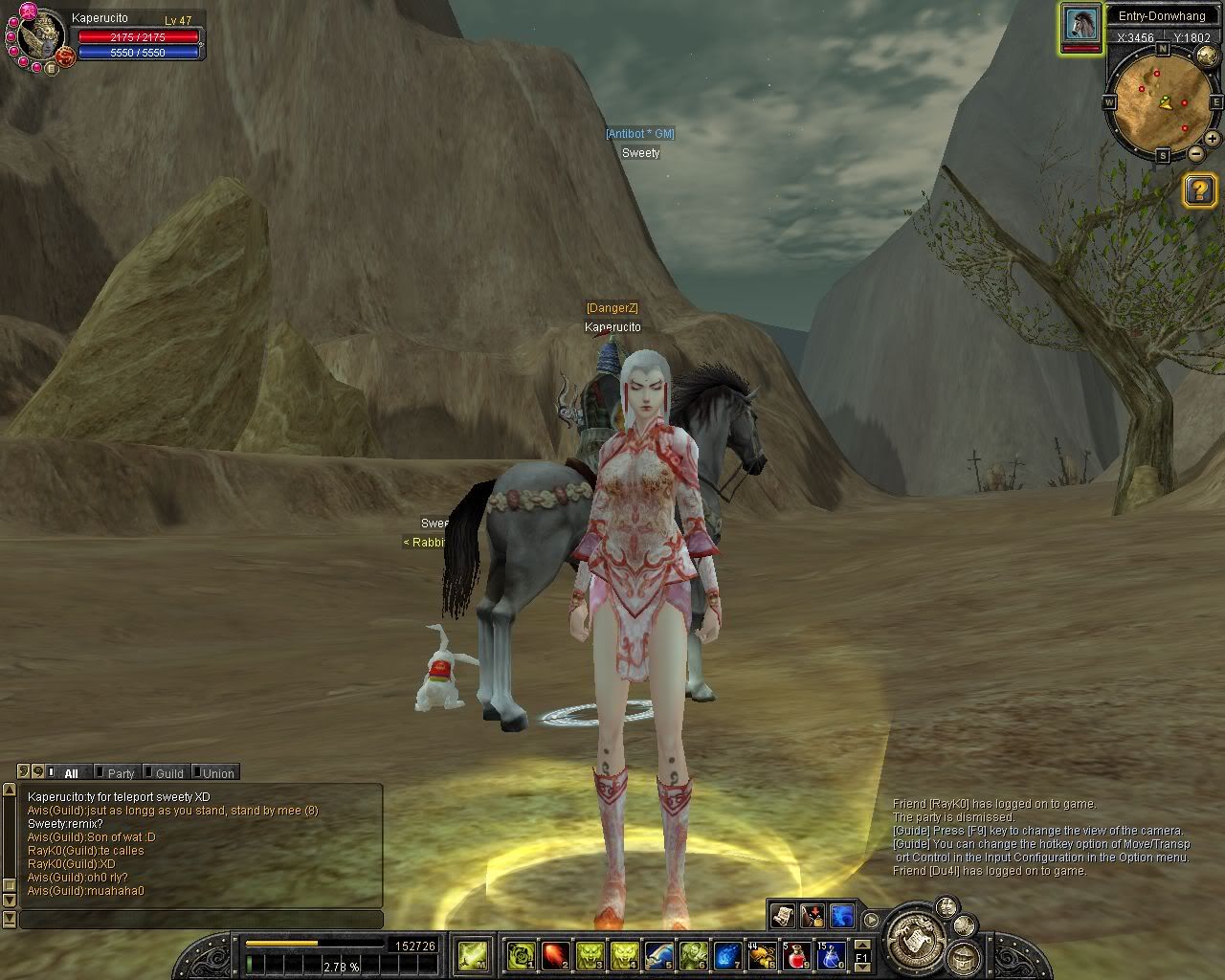Zoom out the minimap with minus button
Viewport: 1225px width, 980px height.
point(1196,153)
